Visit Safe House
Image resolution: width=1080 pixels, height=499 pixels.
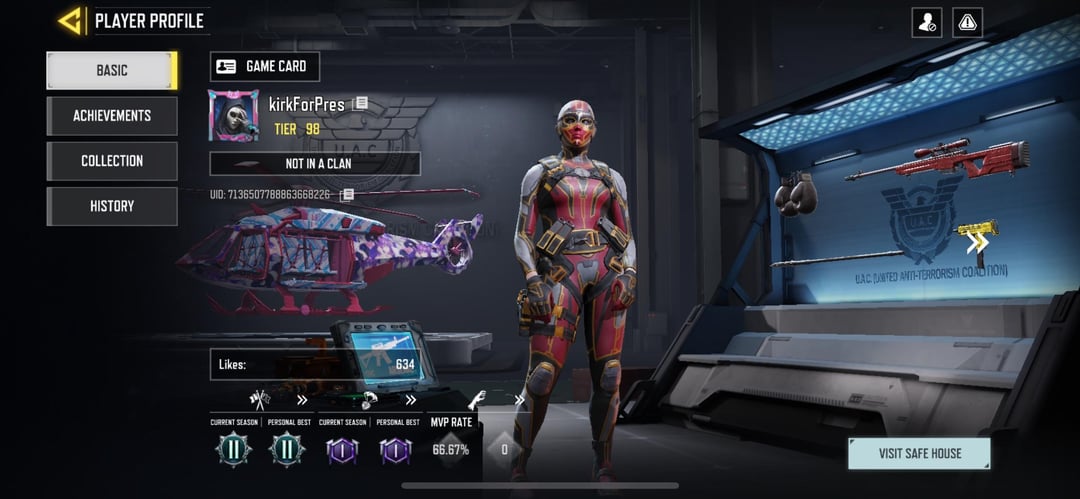[919, 453]
